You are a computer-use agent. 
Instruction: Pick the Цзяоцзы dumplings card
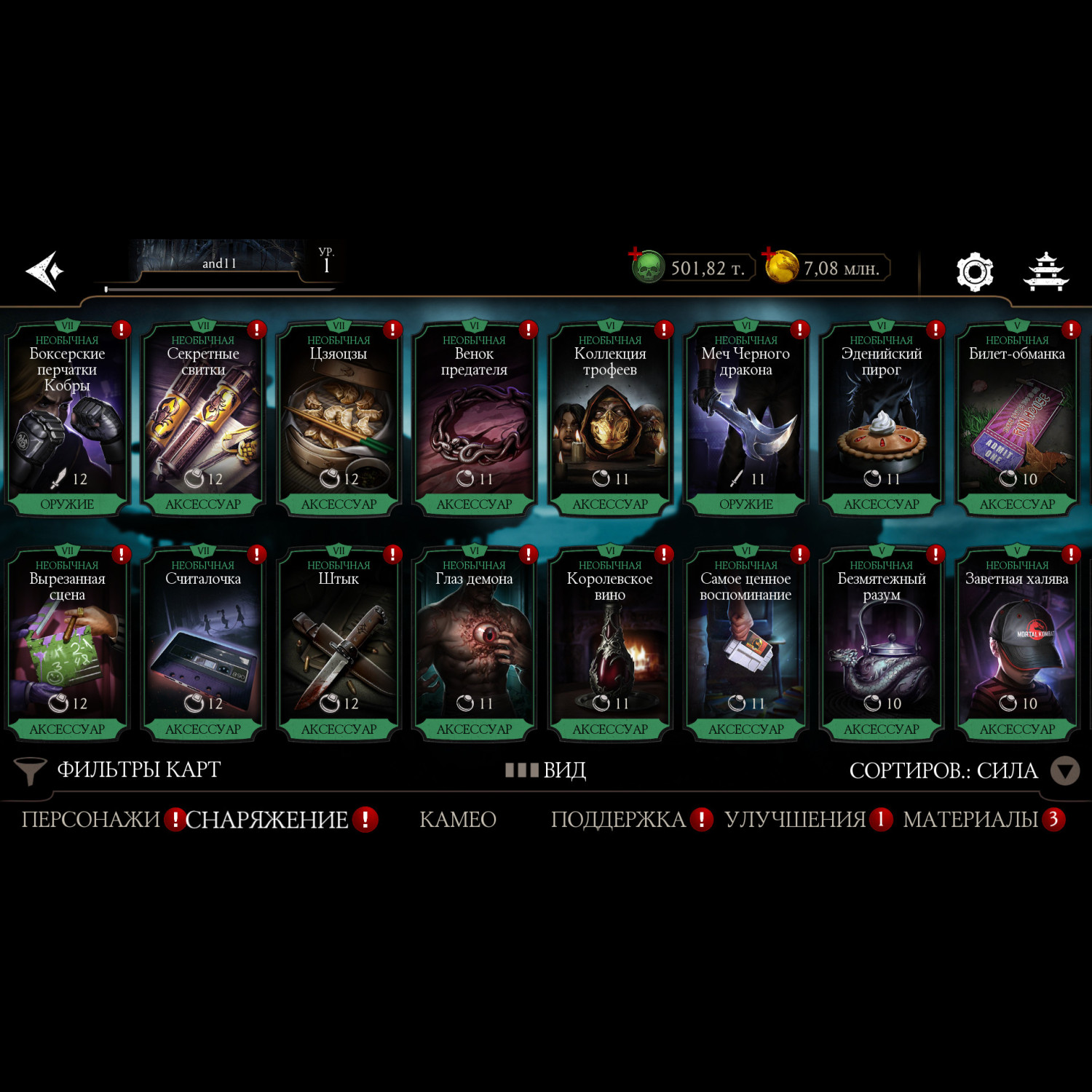(x=339, y=419)
